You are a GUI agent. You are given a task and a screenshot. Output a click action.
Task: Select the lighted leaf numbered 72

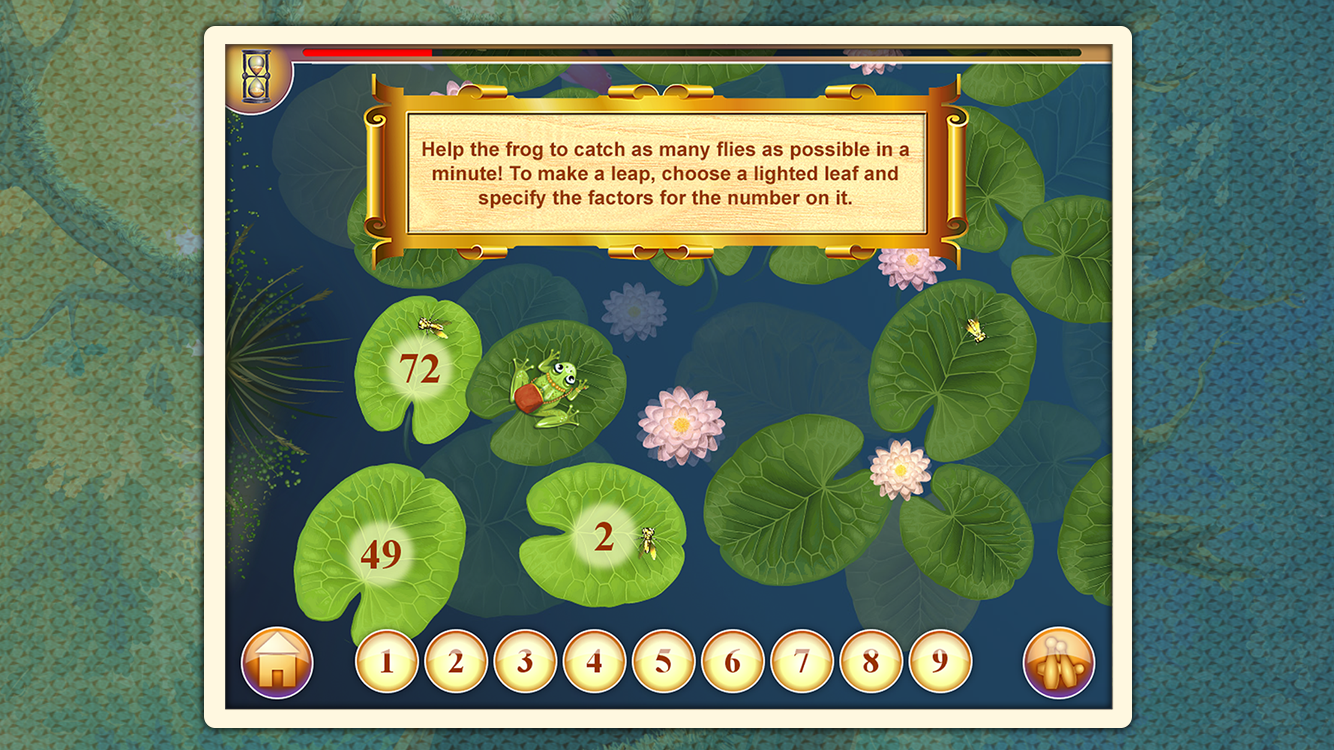coord(420,370)
